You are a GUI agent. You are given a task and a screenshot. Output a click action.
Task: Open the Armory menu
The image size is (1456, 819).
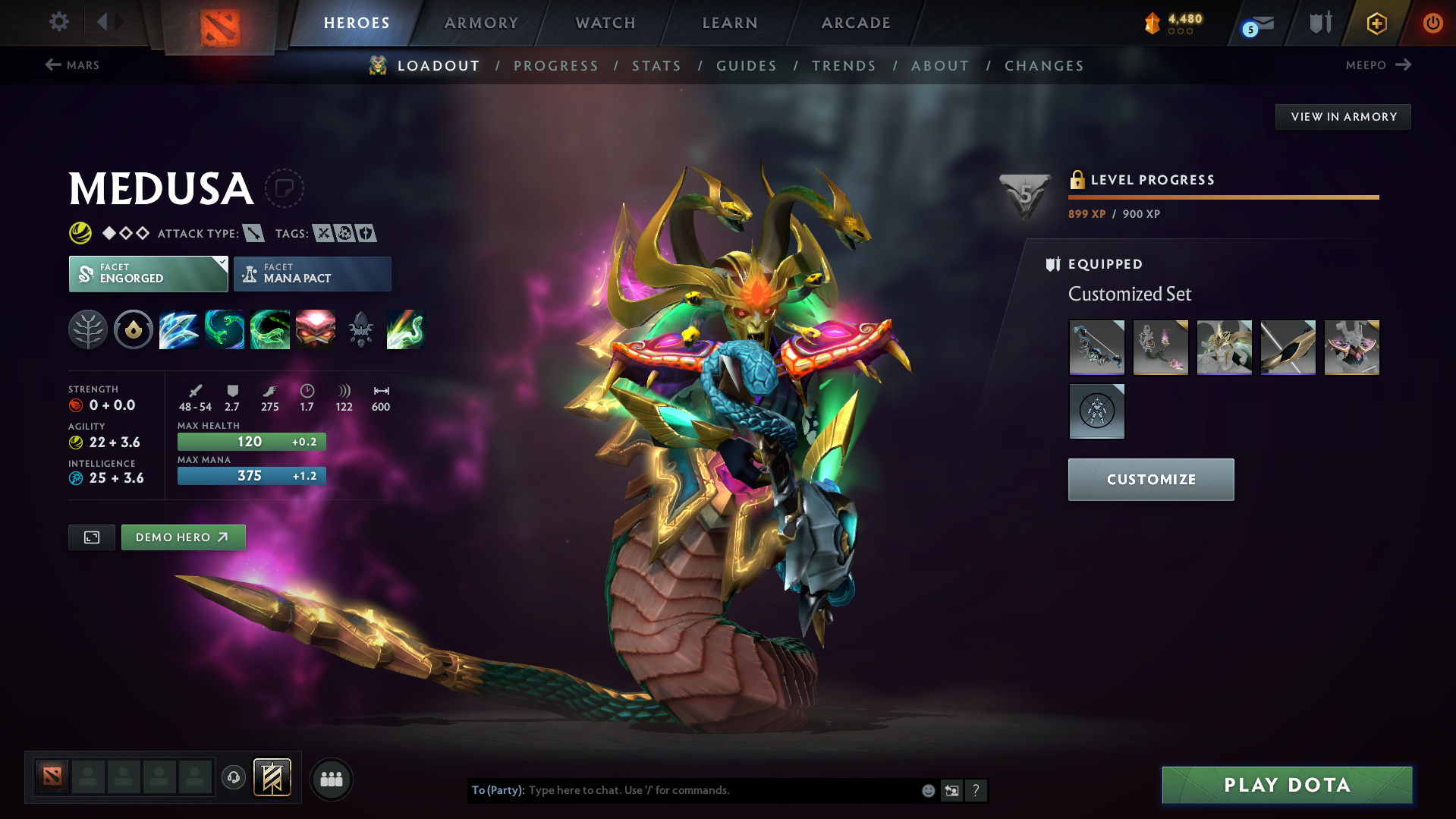(x=481, y=23)
